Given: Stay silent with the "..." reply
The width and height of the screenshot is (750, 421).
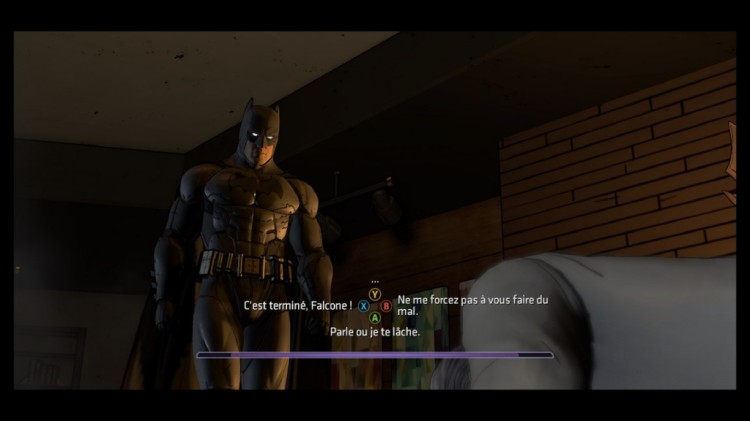Looking at the screenshot, I should [x=375, y=282].
